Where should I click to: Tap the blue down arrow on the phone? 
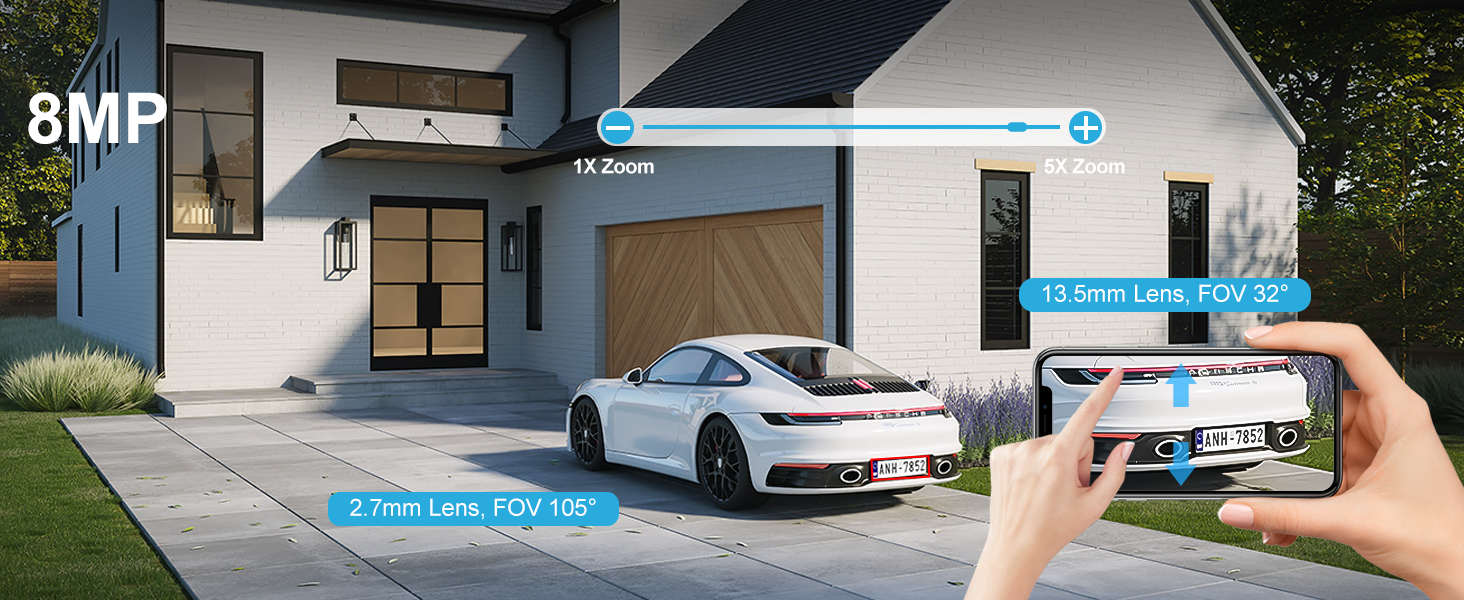pyautogui.click(x=1181, y=464)
